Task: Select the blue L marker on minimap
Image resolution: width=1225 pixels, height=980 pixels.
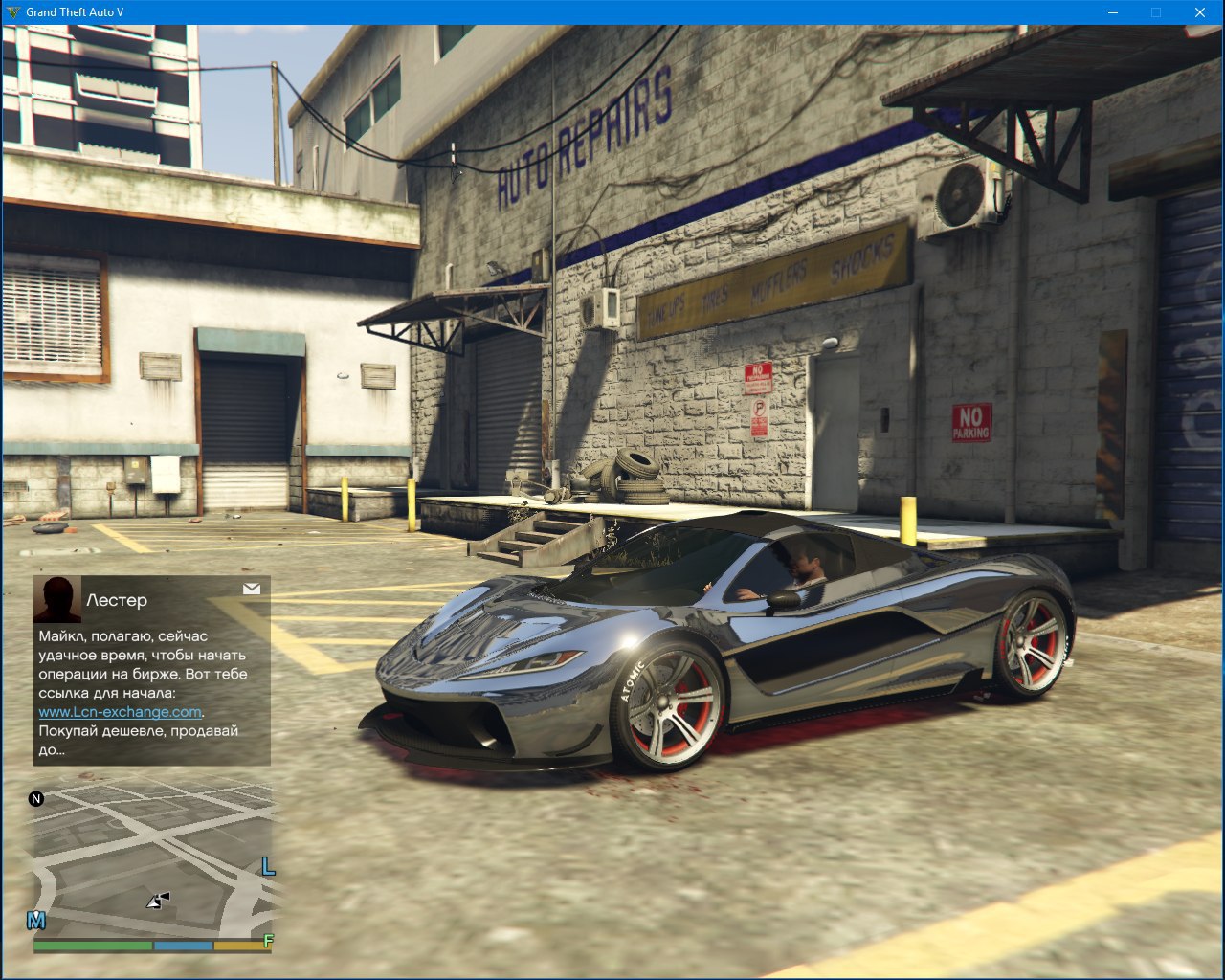Action: [268, 867]
